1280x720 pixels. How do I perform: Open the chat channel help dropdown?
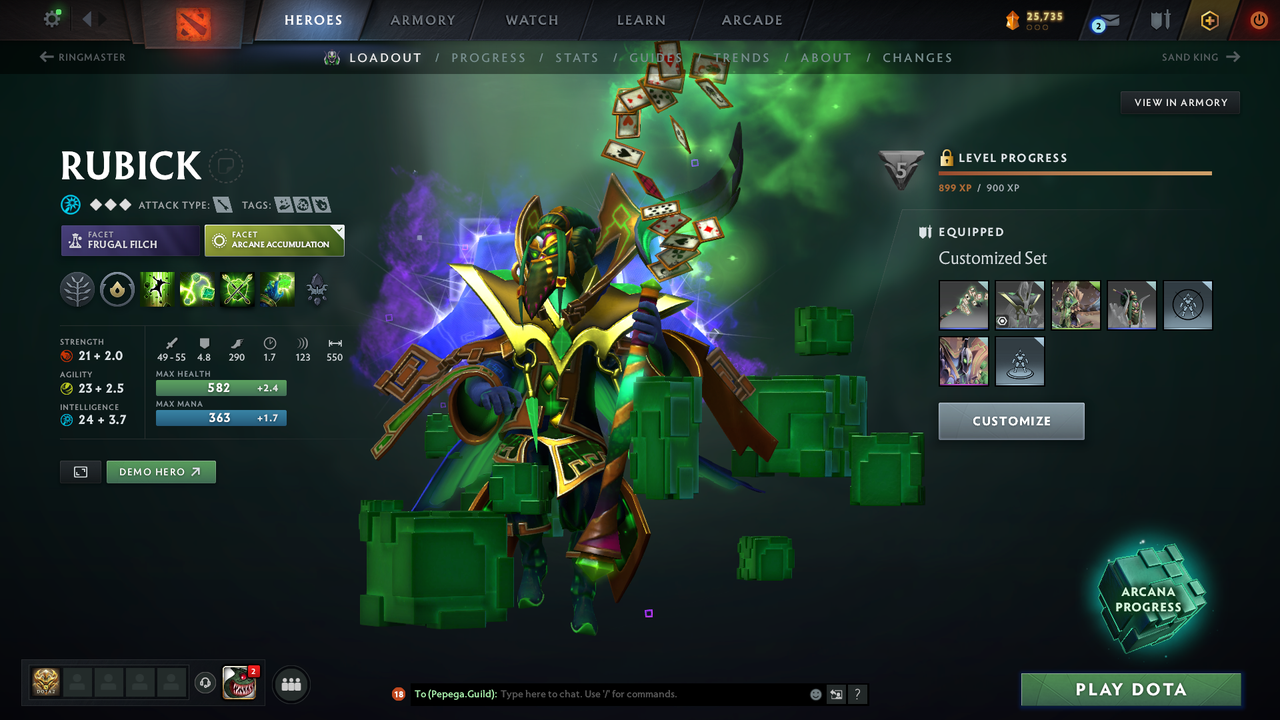pyautogui.click(x=857, y=693)
